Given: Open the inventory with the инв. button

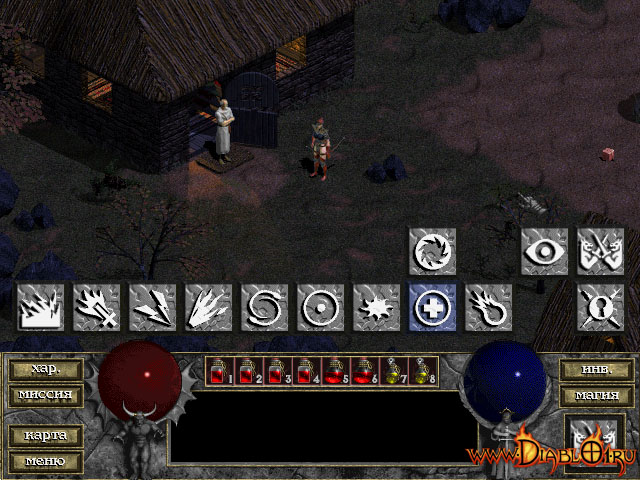Looking at the screenshot, I should tap(594, 369).
